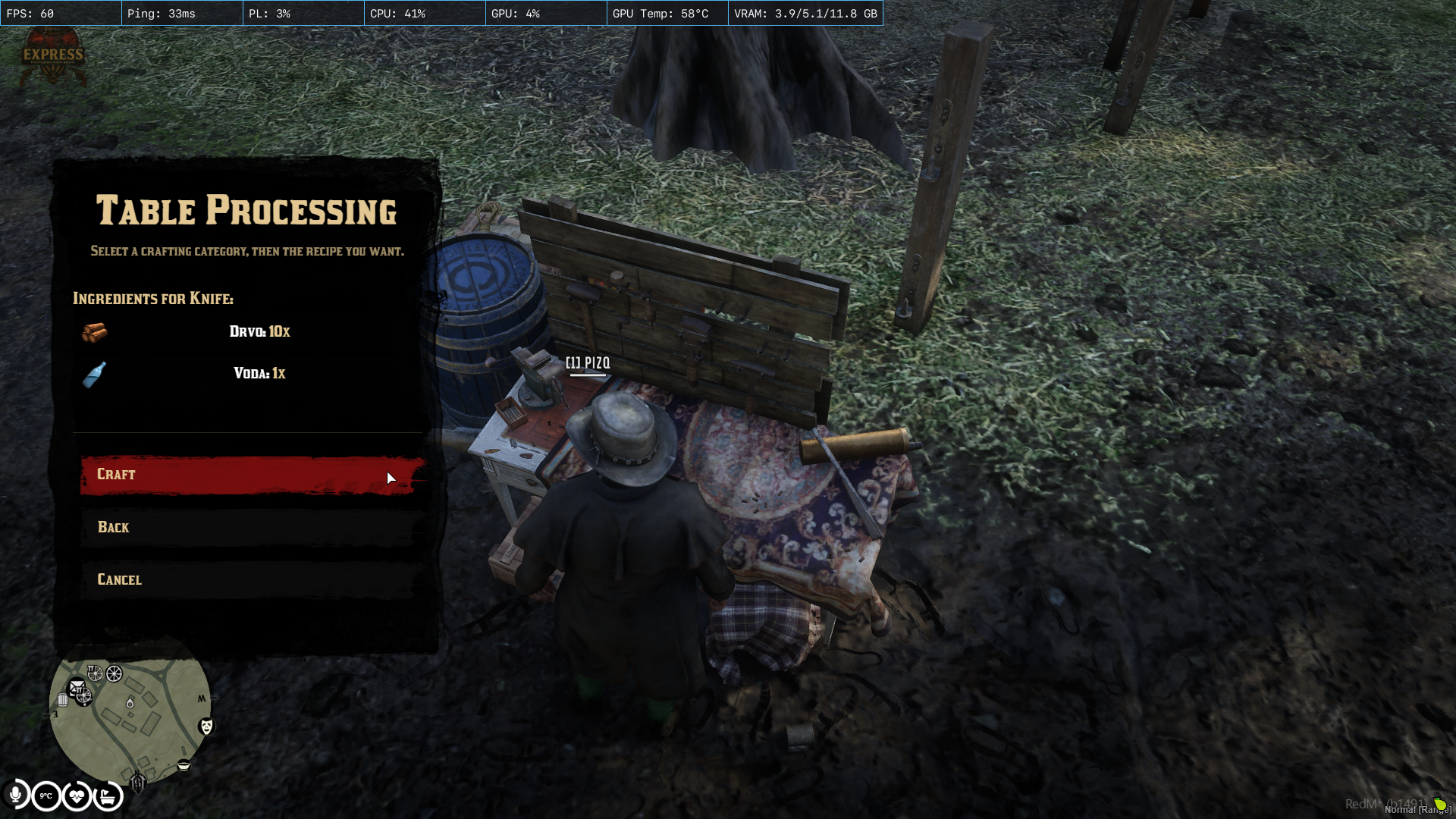The width and height of the screenshot is (1456, 819).
Task: Toggle the microphone voice icon
Action: (x=15, y=795)
